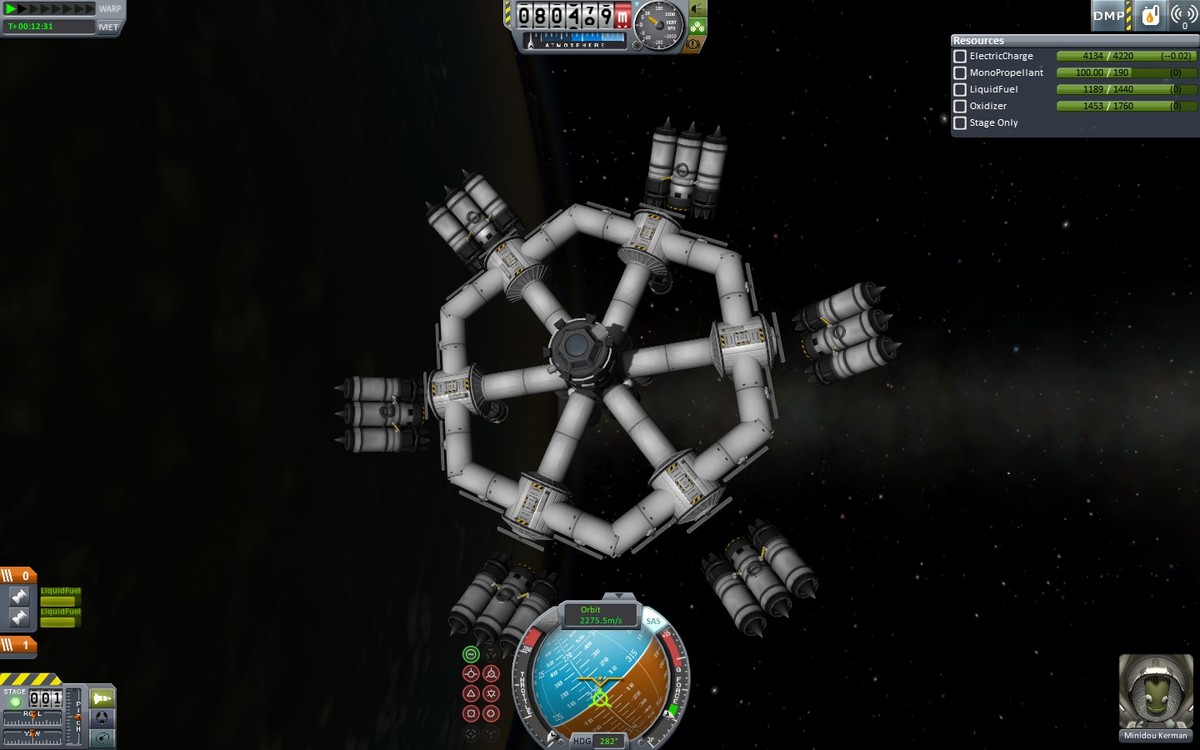The width and height of the screenshot is (1200, 750).
Task: Open the DMP multiplayer button
Action: point(1109,15)
